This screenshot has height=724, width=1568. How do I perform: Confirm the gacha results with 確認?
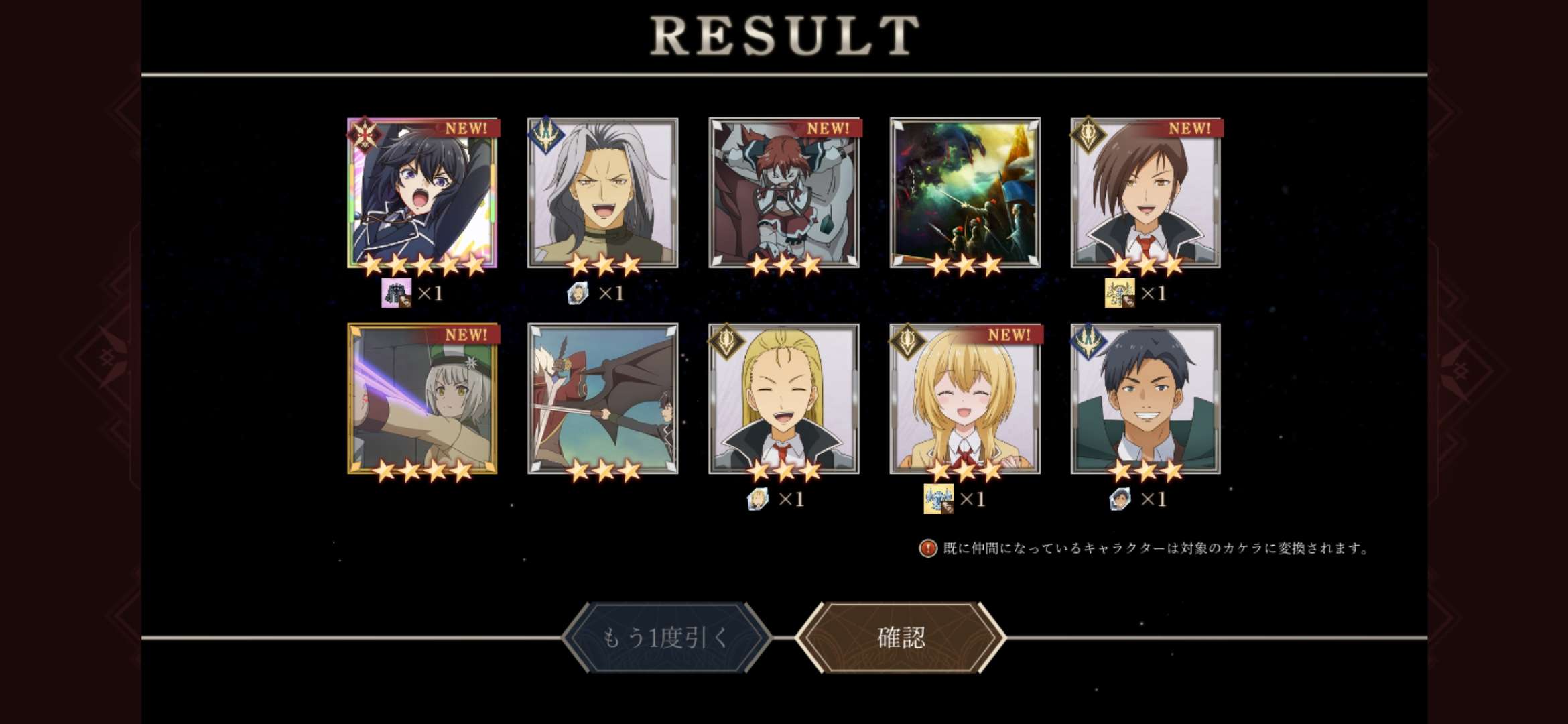pyautogui.click(x=901, y=638)
